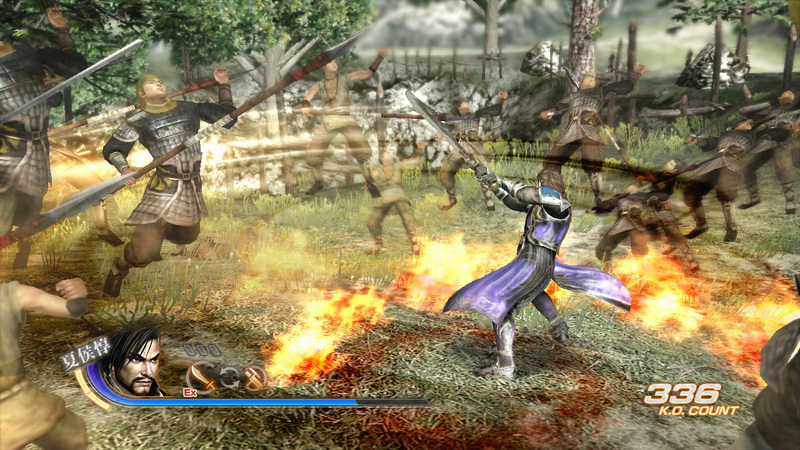This screenshot has height=450, width=800.
Task: Select the EX sword weapon icon
Action: coord(202,376)
